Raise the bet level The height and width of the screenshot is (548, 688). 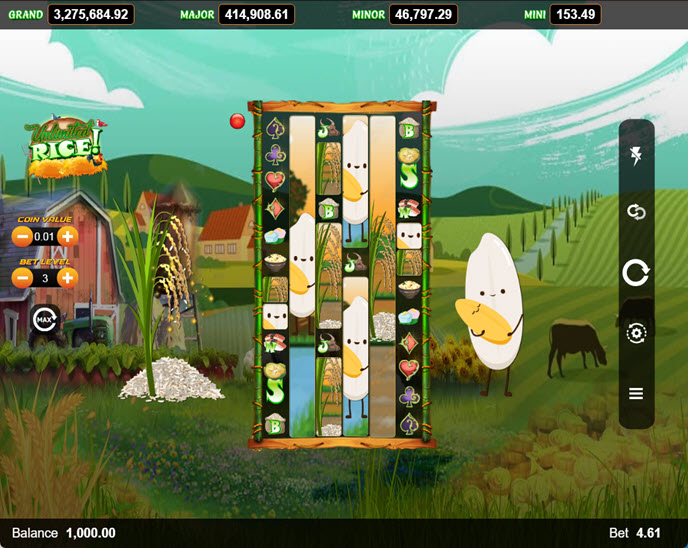point(67,277)
